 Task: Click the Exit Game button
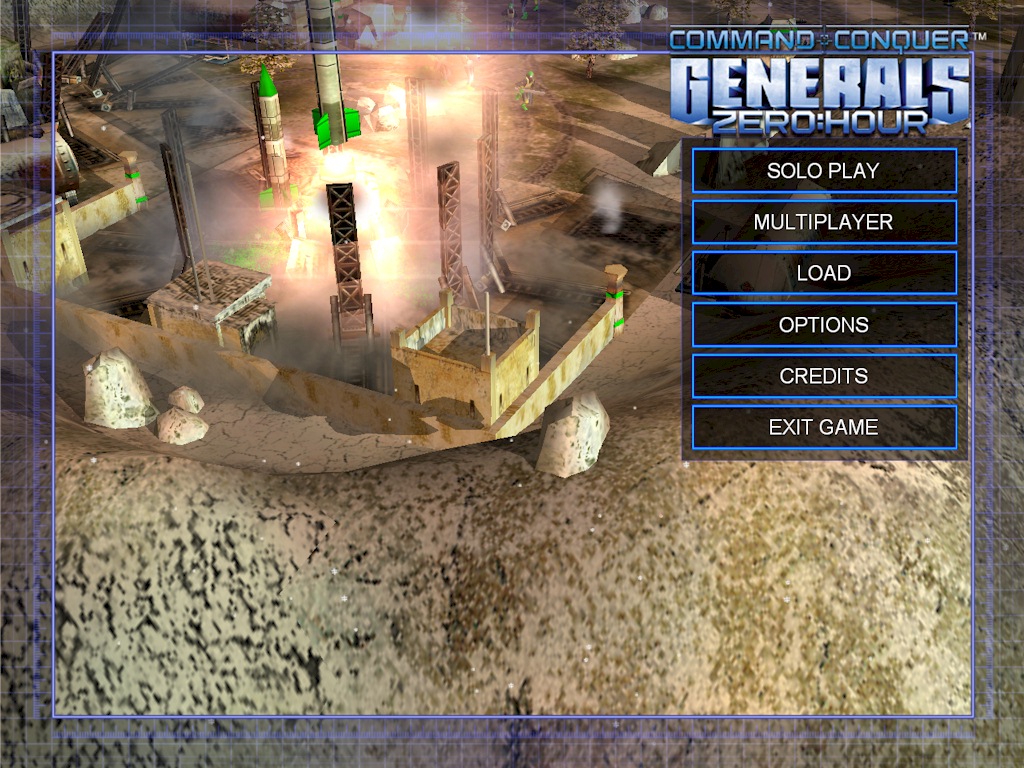point(823,427)
